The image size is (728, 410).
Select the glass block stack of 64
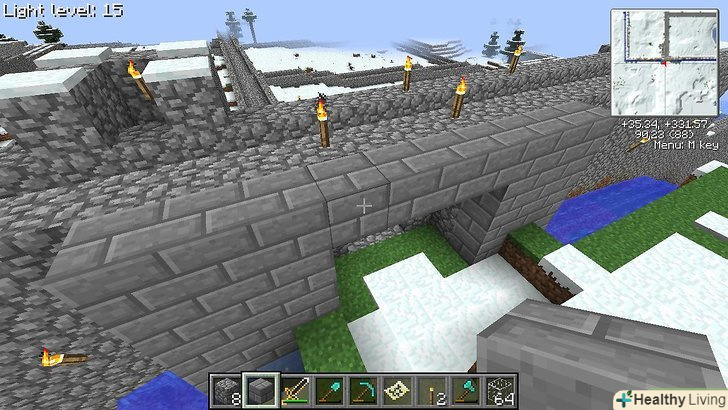[x=500, y=389]
